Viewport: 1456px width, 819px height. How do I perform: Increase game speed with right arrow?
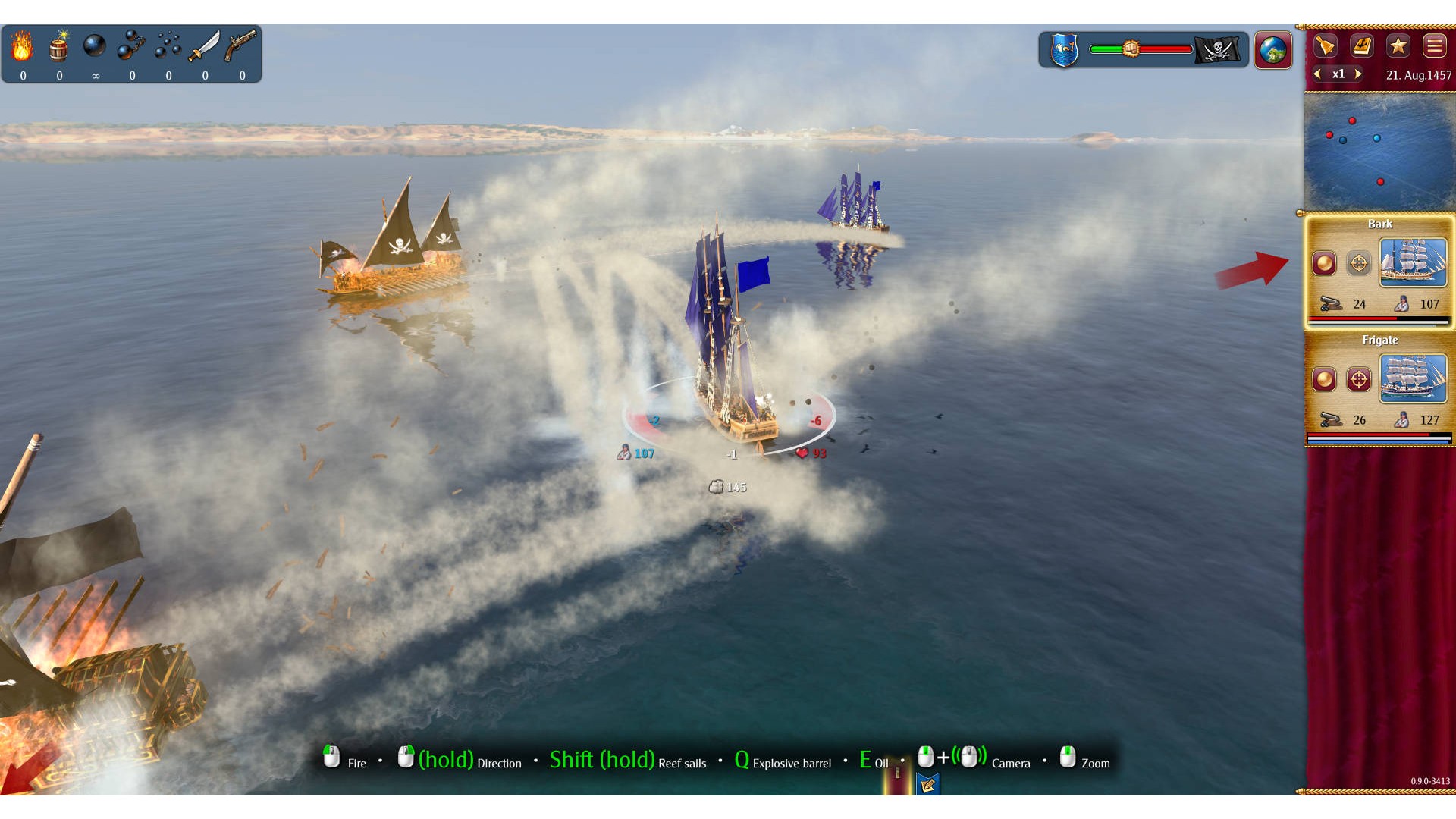tap(1358, 74)
